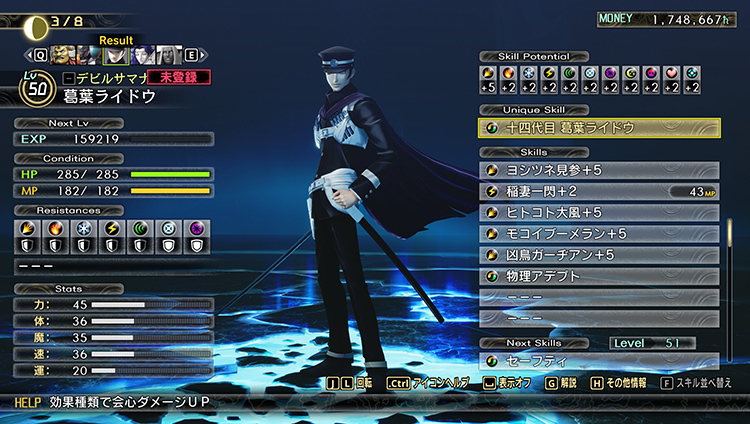The height and width of the screenshot is (424, 750).
Task: Select the unique skill 十四代目 葛葉ライドウ
Action: pos(598,128)
